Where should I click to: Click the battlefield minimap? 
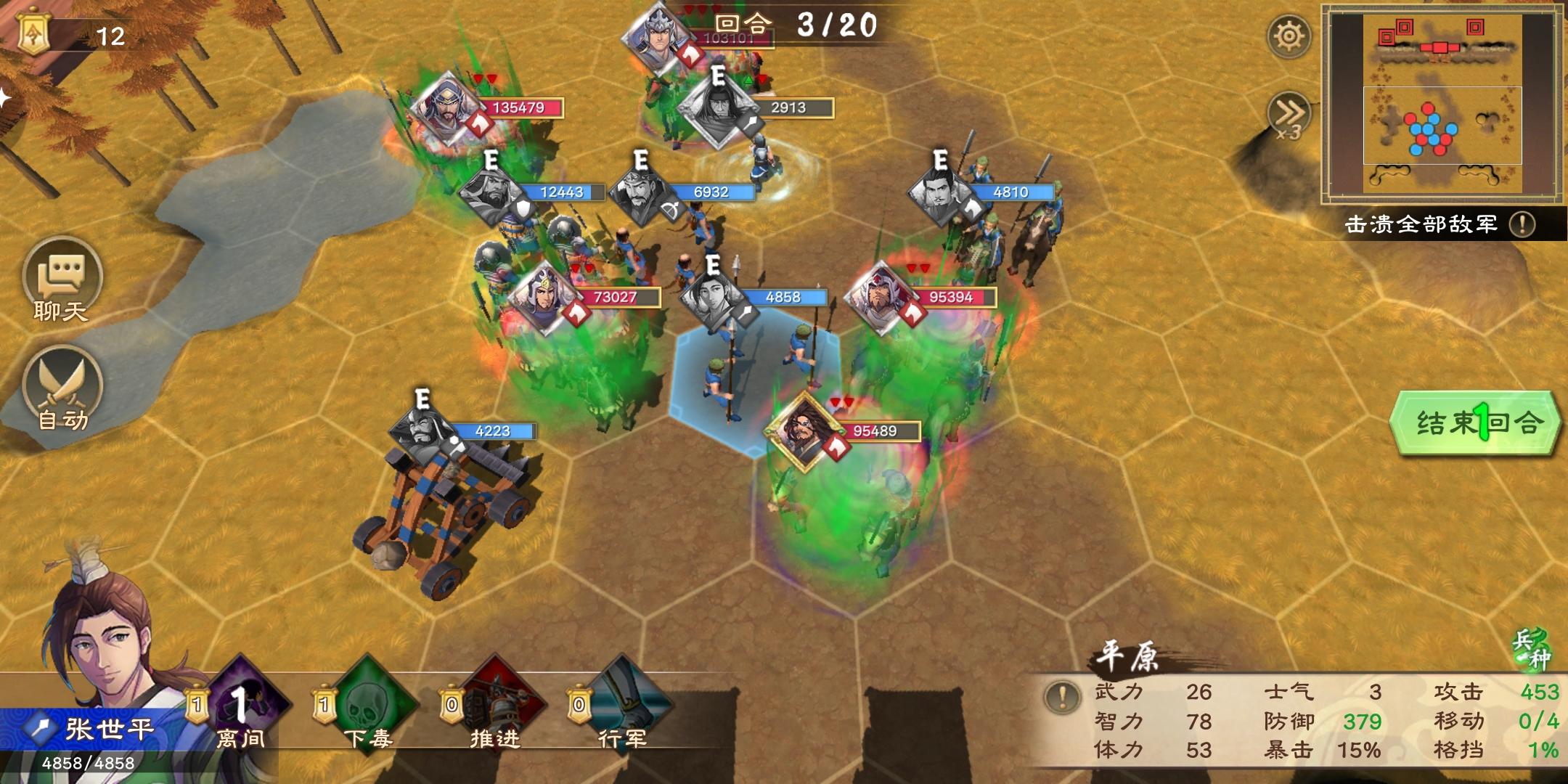coord(1442,103)
